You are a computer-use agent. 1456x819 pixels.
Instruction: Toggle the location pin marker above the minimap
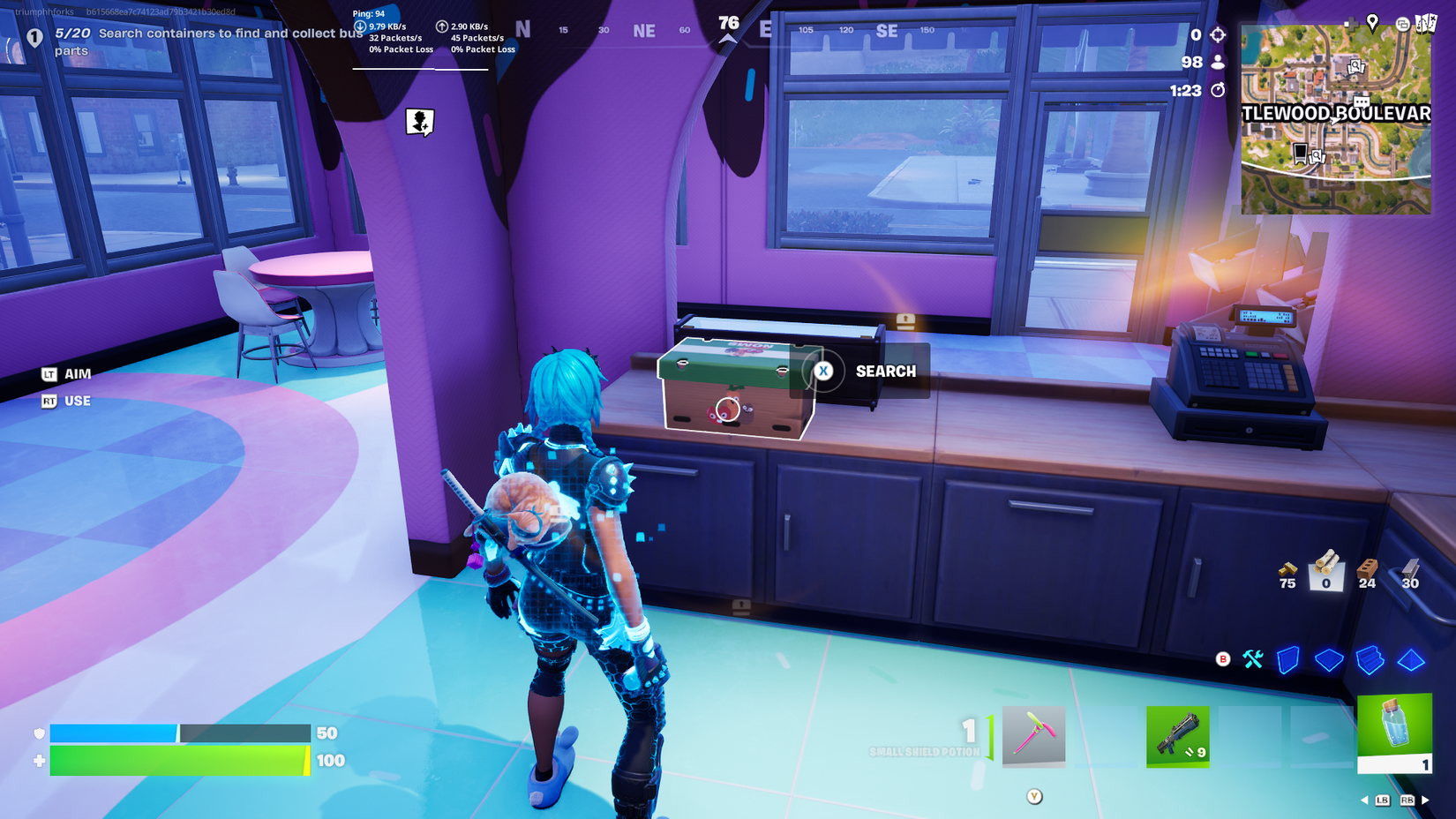point(1372,21)
